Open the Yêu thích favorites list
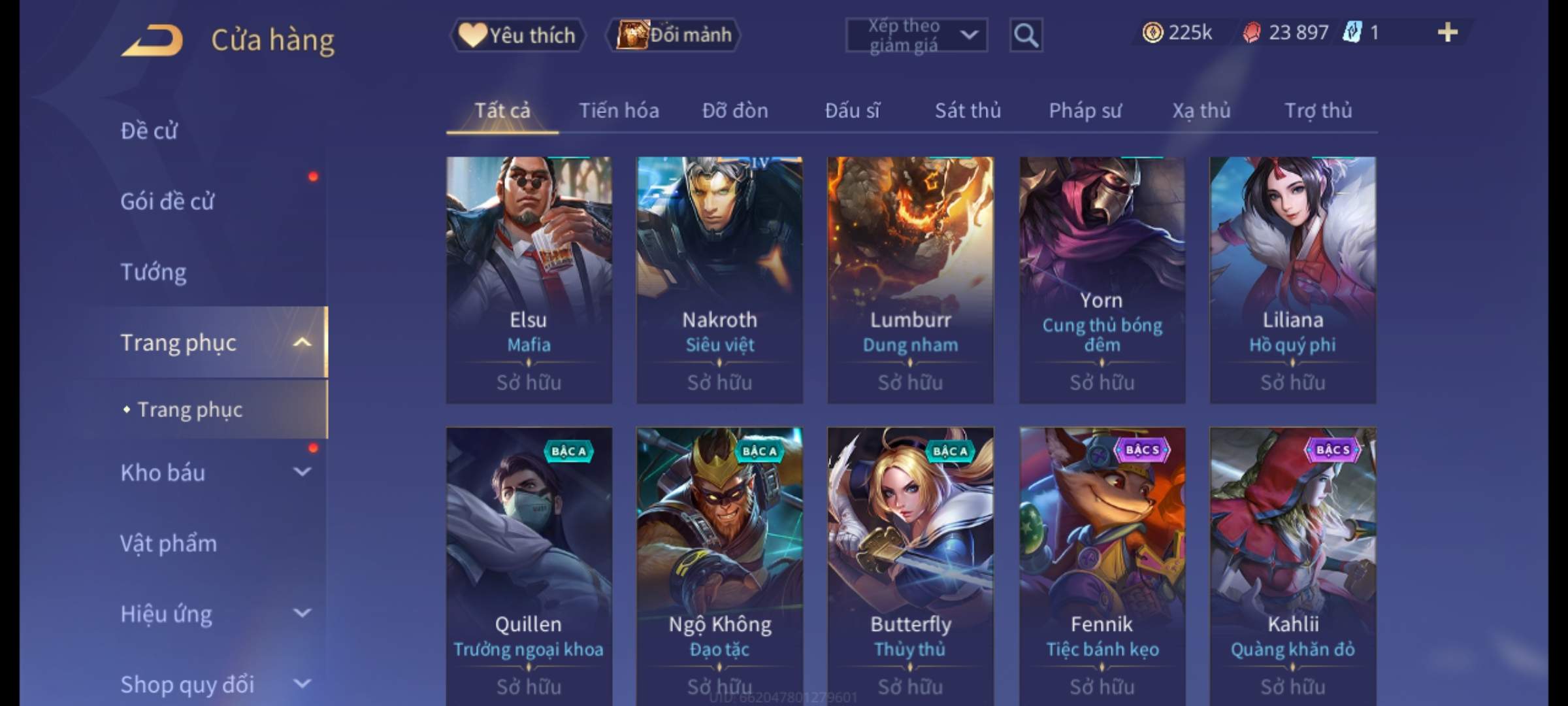The height and width of the screenshot is (706, 1568). (517, 35)
